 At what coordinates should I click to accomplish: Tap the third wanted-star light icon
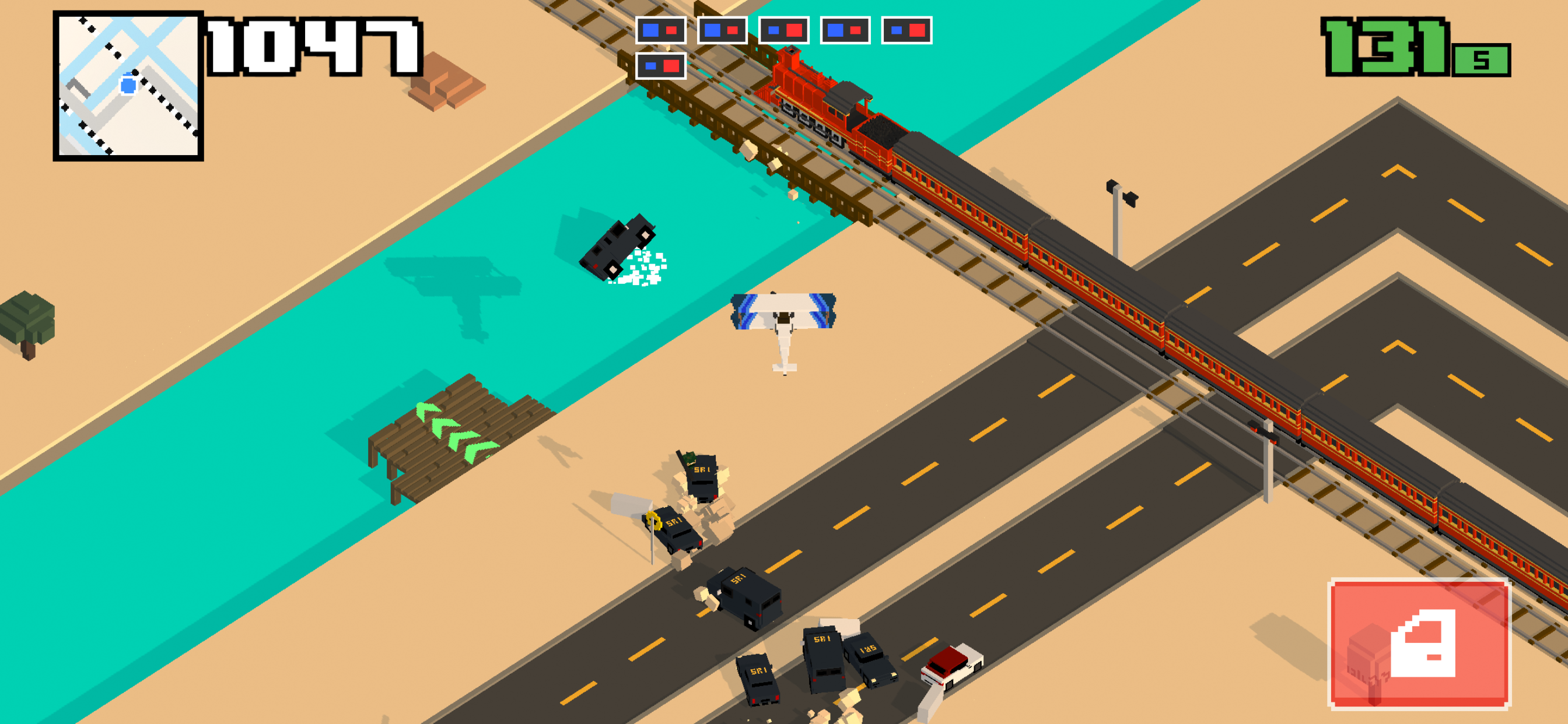point(785,30)
